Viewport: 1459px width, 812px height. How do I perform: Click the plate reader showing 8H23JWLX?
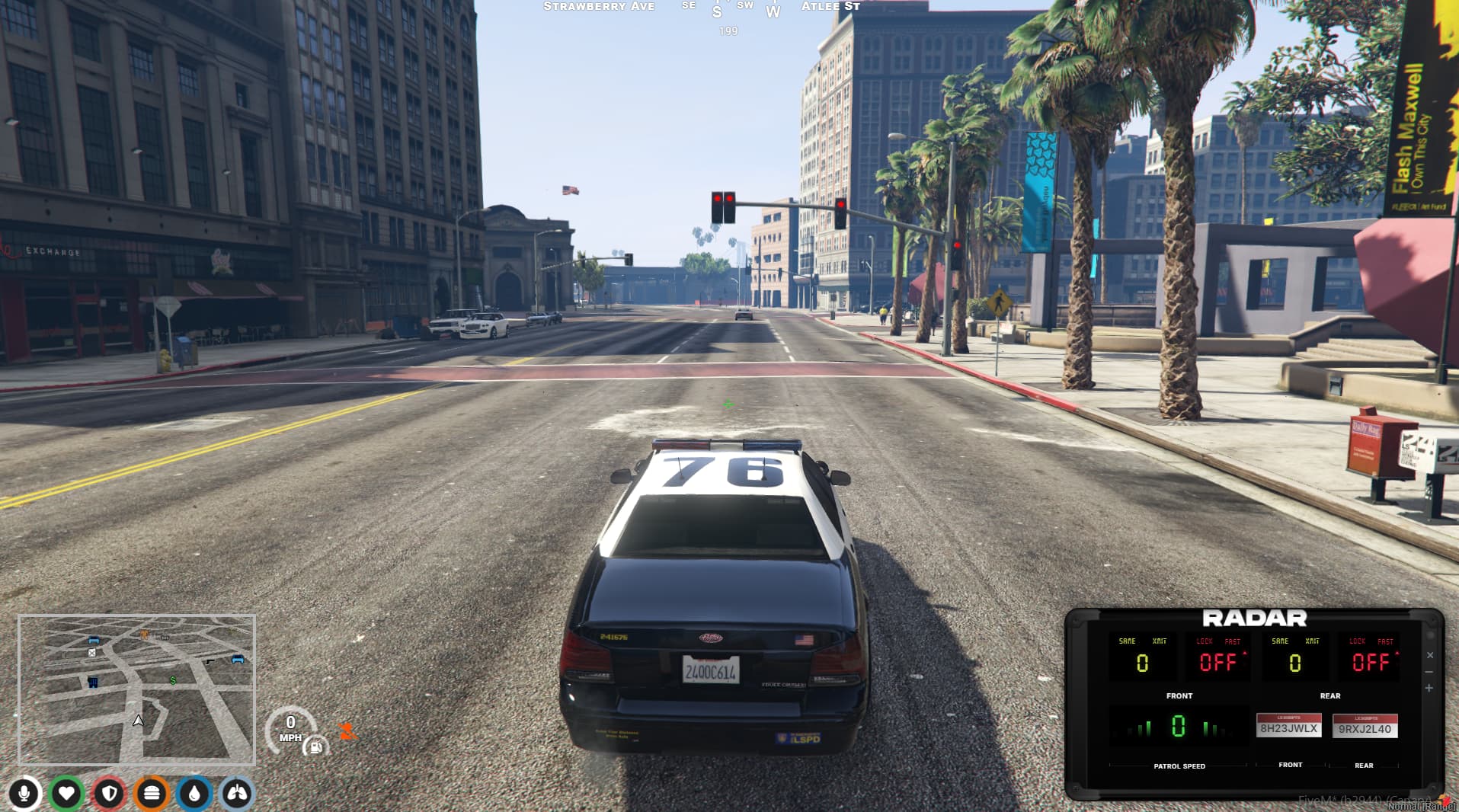[1289, 727]
